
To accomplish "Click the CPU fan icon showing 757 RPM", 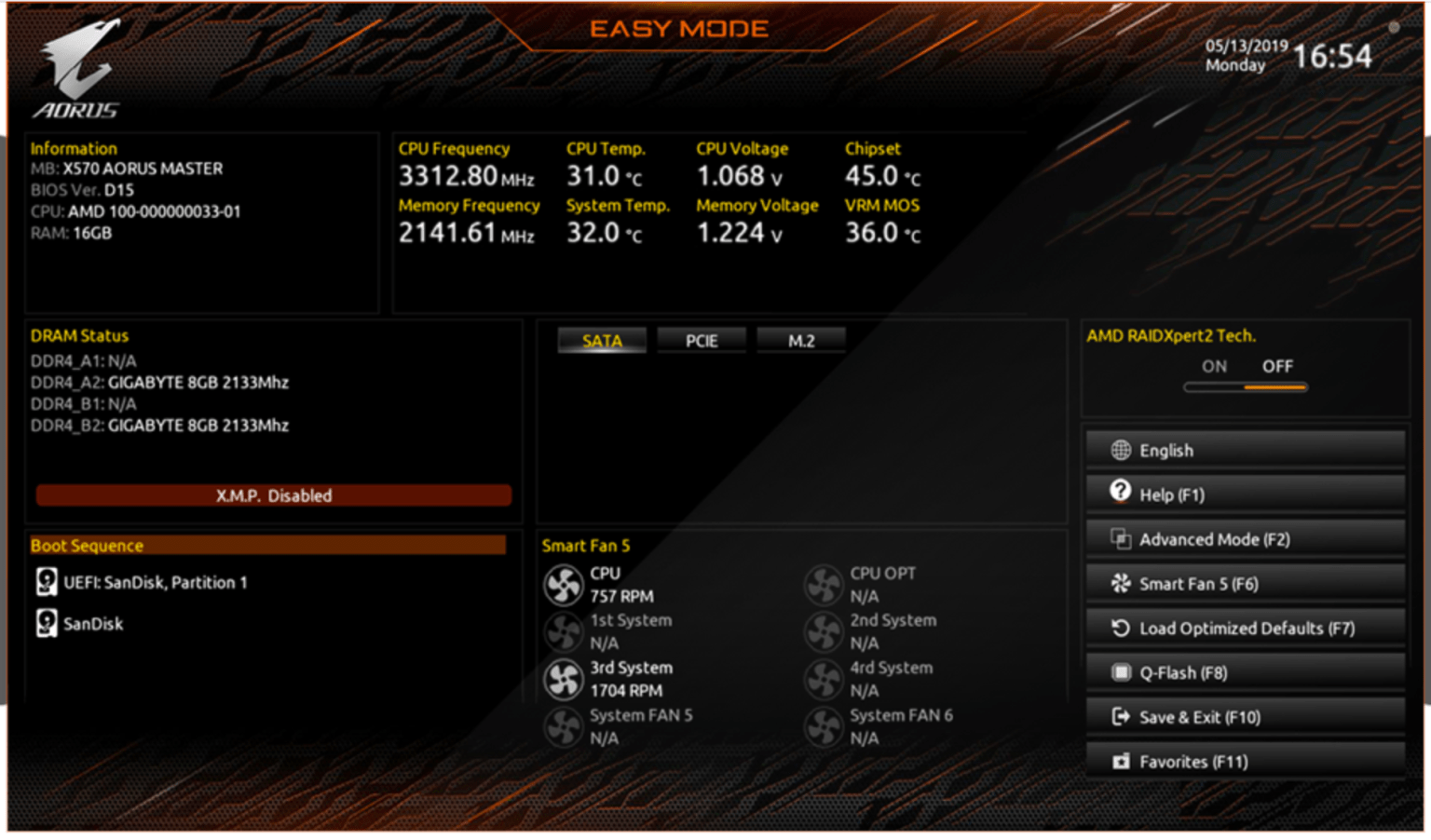I will (563, 585).
